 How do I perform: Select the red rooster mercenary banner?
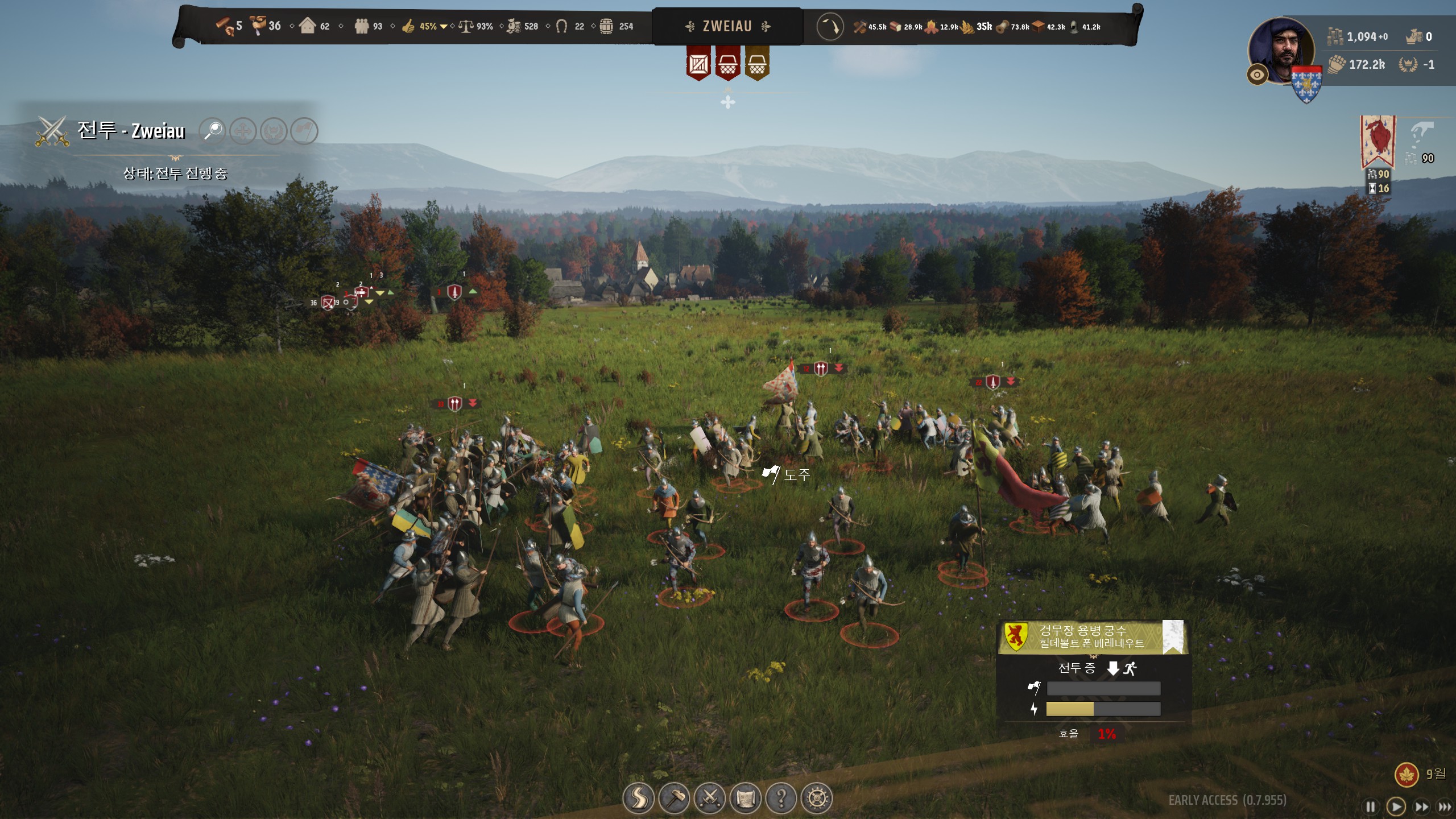(x=1377, y=141)
